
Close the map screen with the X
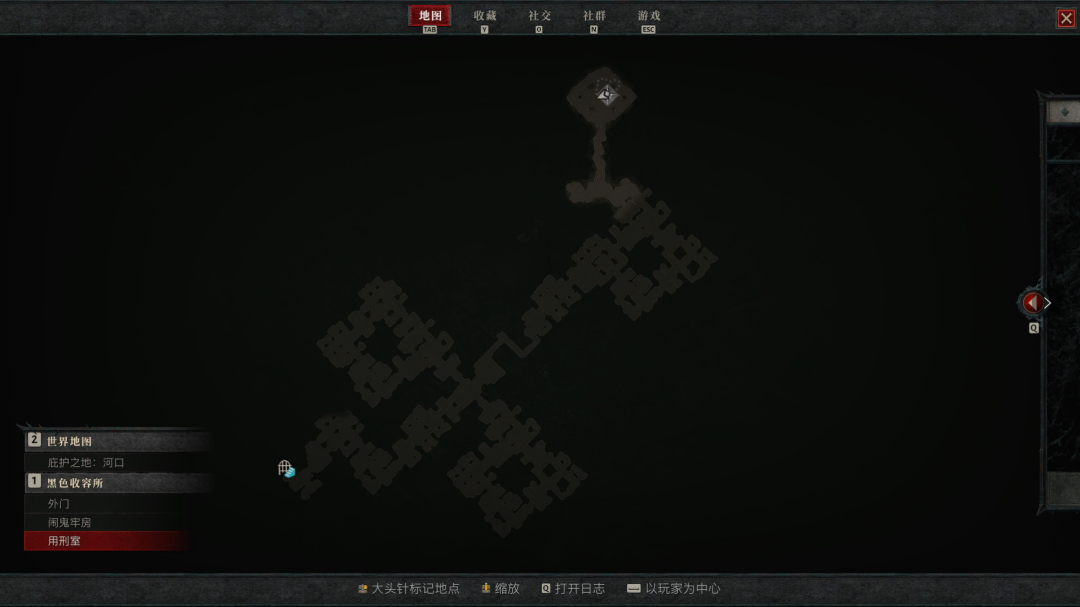point(1066,18)
